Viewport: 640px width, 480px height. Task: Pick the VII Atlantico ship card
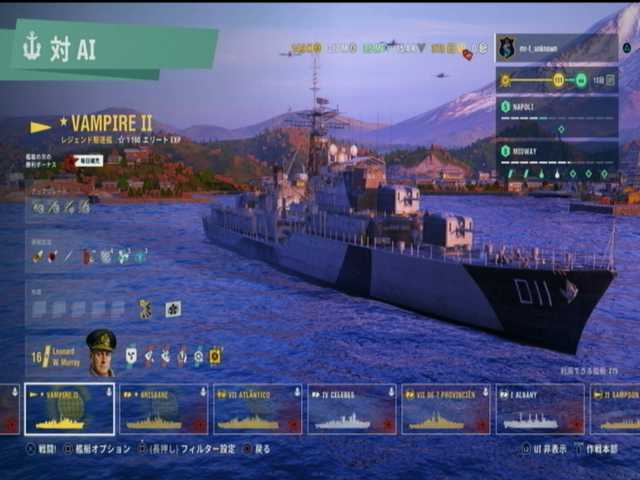[257, 409]
